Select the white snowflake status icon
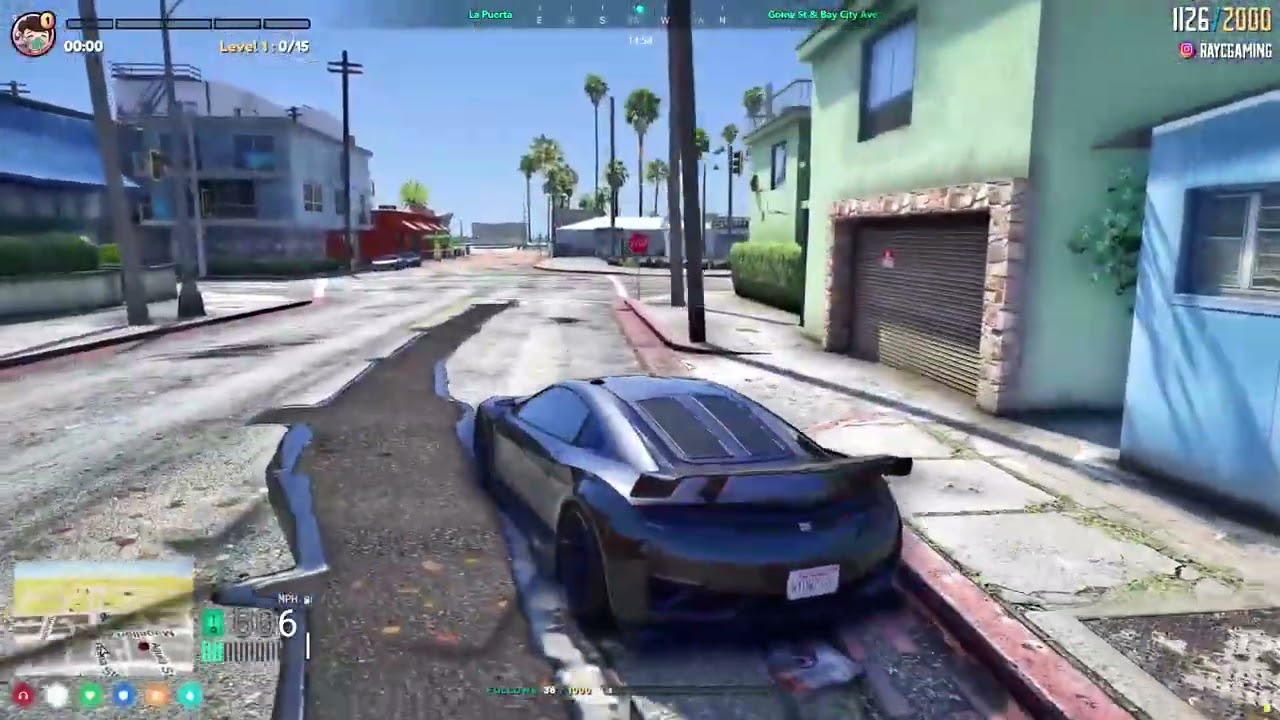Viewport: 1280px width, 720px height. (x=56, y=694)
